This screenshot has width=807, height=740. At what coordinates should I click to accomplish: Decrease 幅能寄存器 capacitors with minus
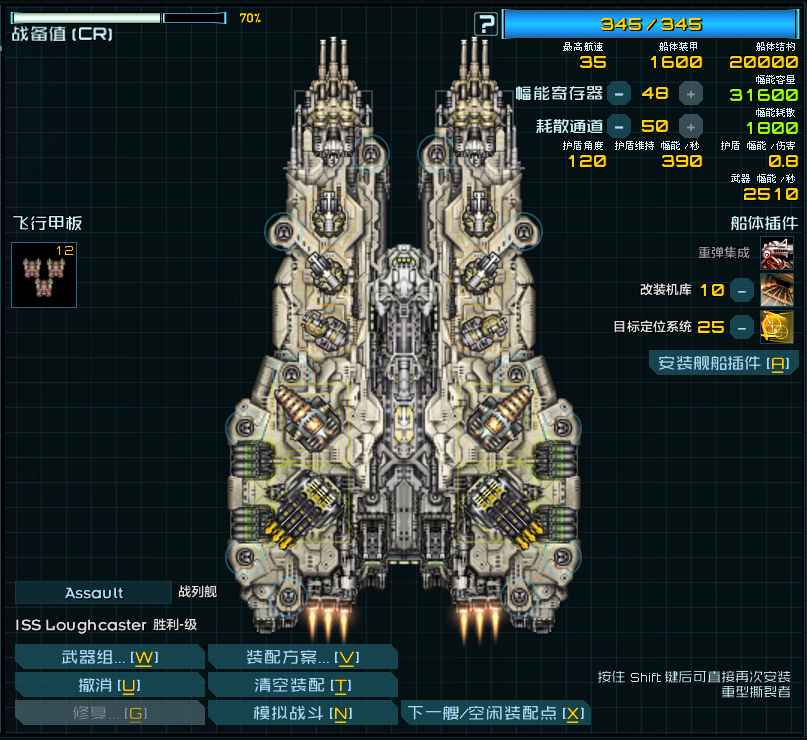tap(619, 94)
